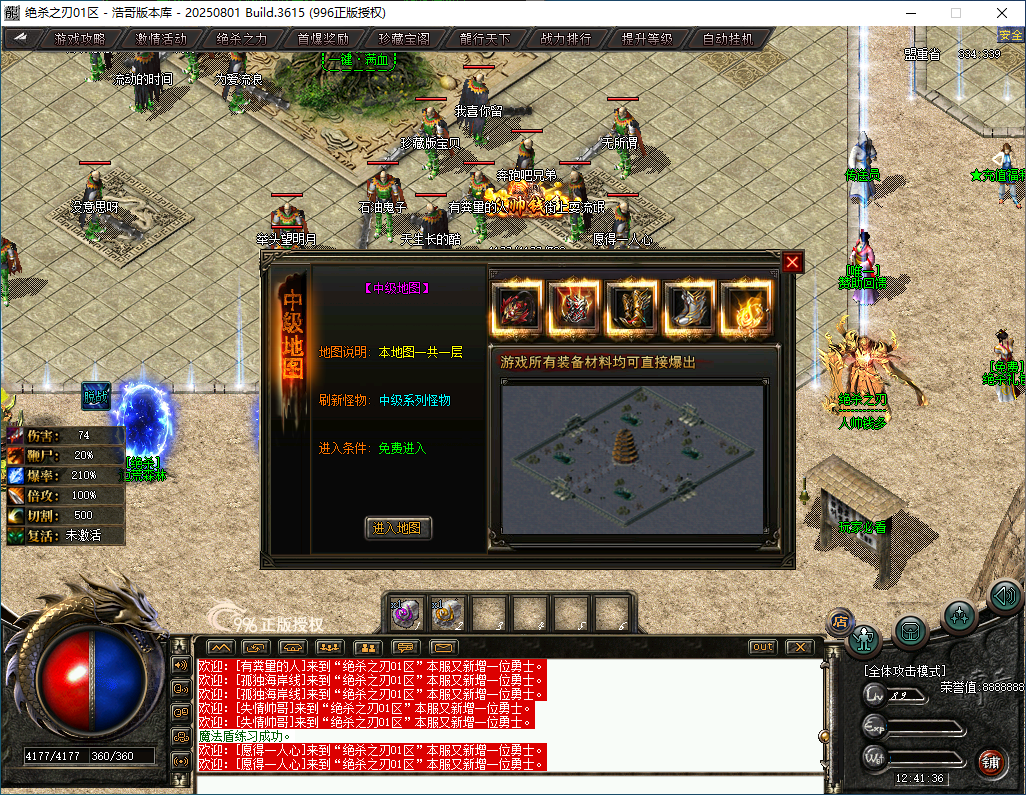This screenshot has height=795, width=1026.
Task: Open the bag inventory icon
Action: point(910,630)
